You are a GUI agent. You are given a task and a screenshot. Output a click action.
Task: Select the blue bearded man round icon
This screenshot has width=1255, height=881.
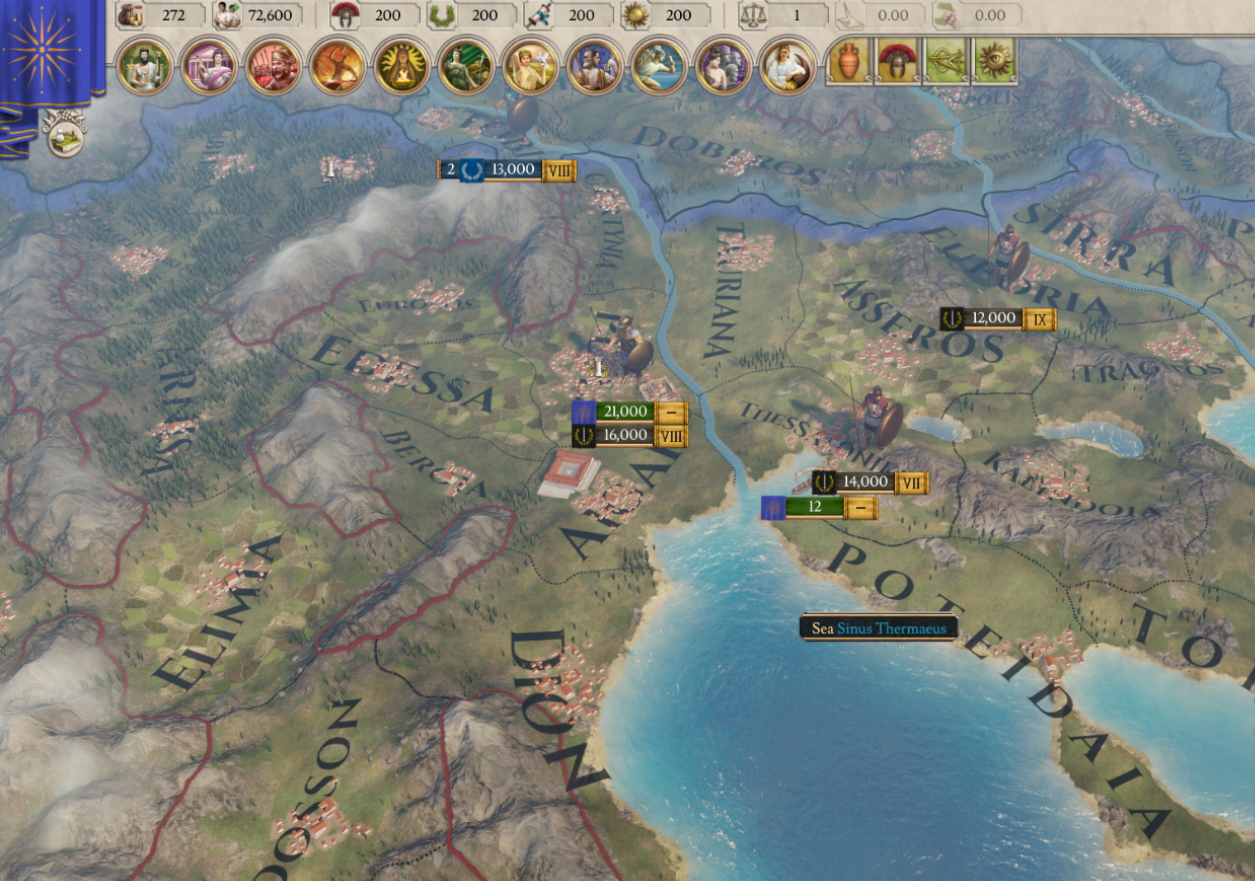595,66
